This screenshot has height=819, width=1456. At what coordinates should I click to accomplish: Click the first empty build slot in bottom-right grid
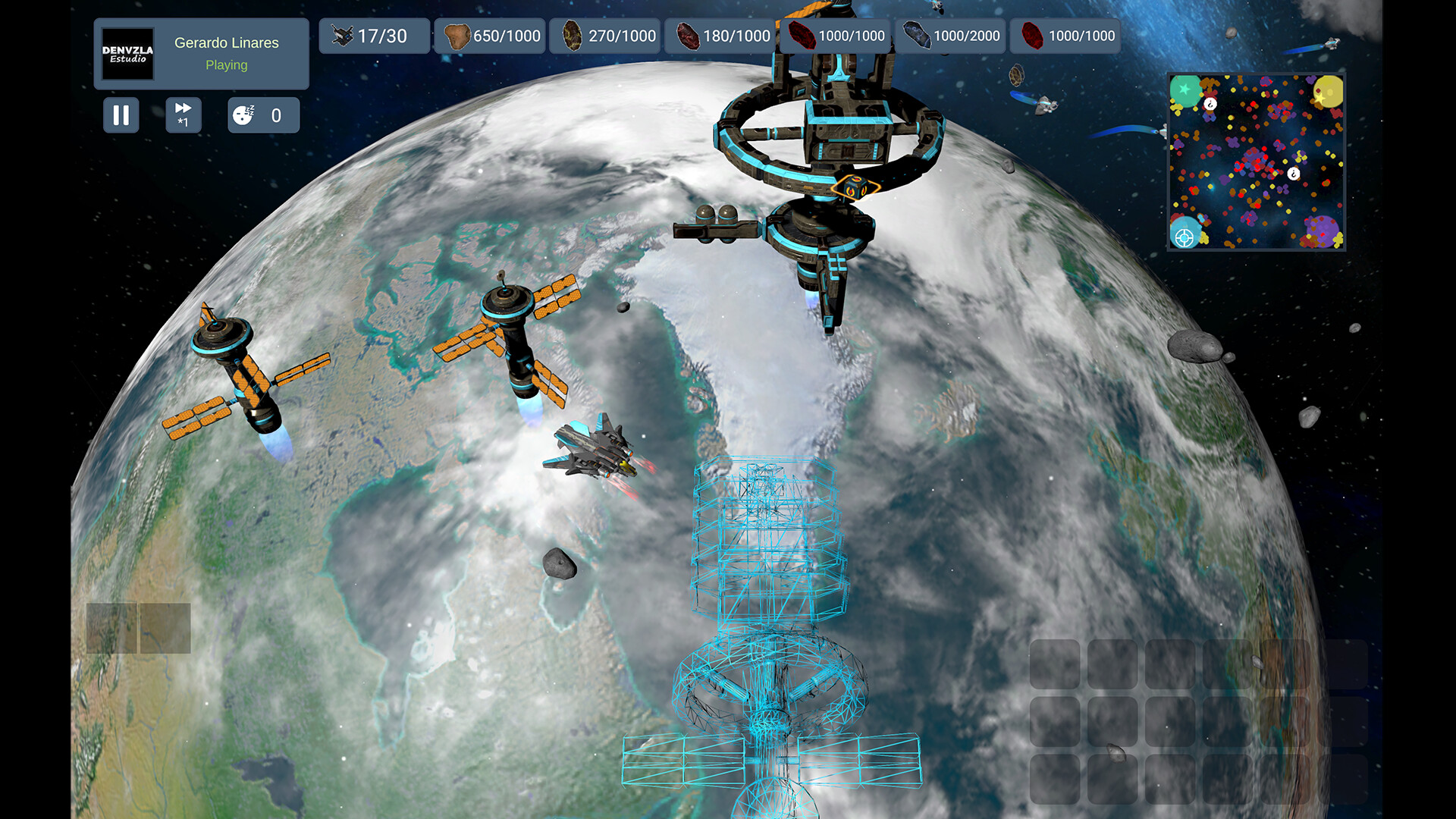click(x=1054, y=664)
